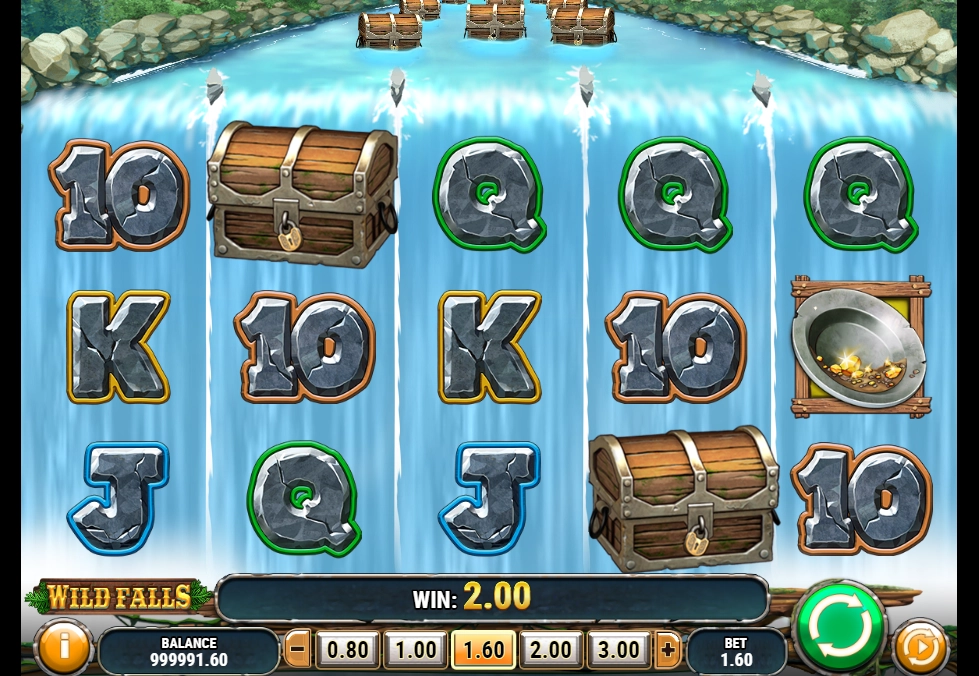This screenshot has width=979, height=676.
Task: Decrease the bet with the minus button
Action: [x=298, y=650]
